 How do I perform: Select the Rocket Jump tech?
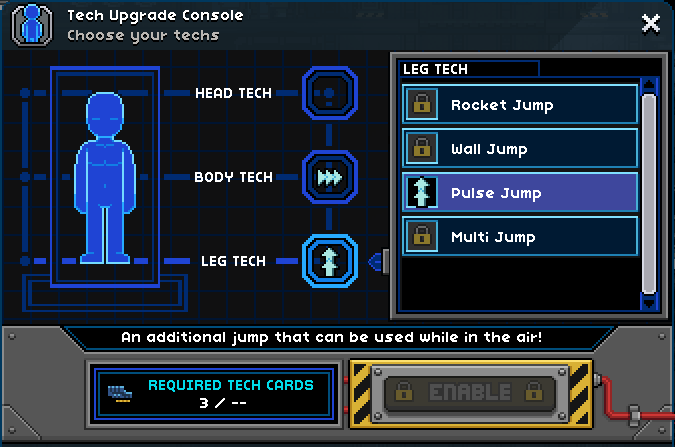point(520,105)
